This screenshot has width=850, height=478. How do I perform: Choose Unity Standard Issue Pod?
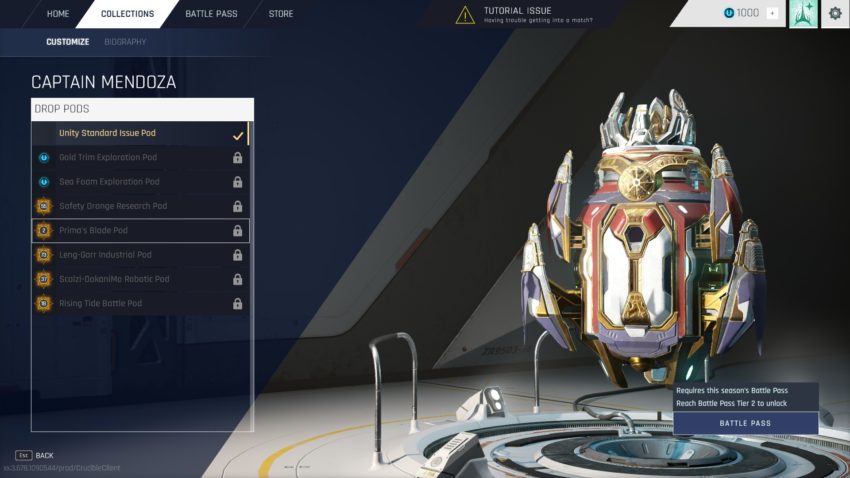pyautogui.click(x=140, y=134)
